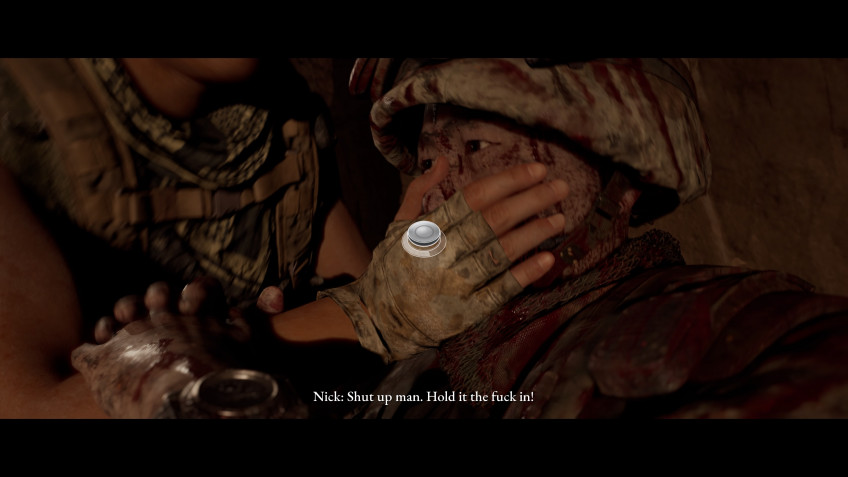The image size is (848, 477).
Task: Click the silver button prompt on the glove
Action: coord(424,238)
